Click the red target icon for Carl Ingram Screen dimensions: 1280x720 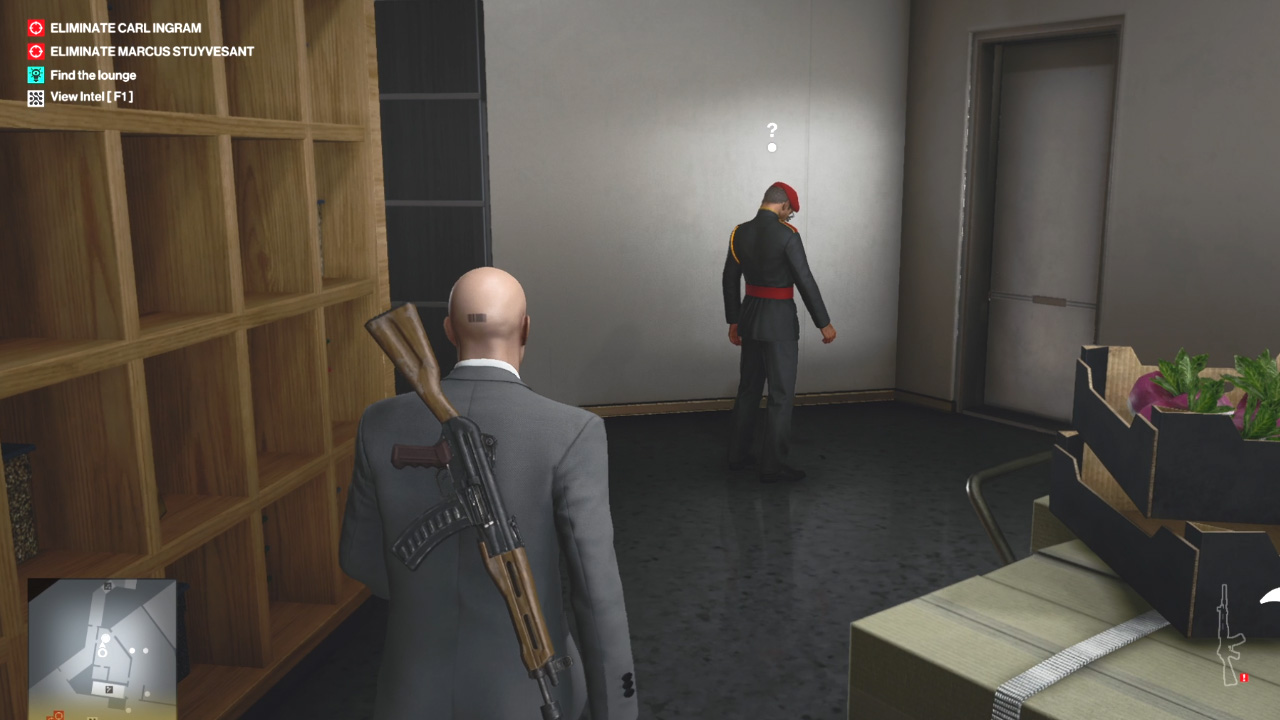tap(34, 28)
